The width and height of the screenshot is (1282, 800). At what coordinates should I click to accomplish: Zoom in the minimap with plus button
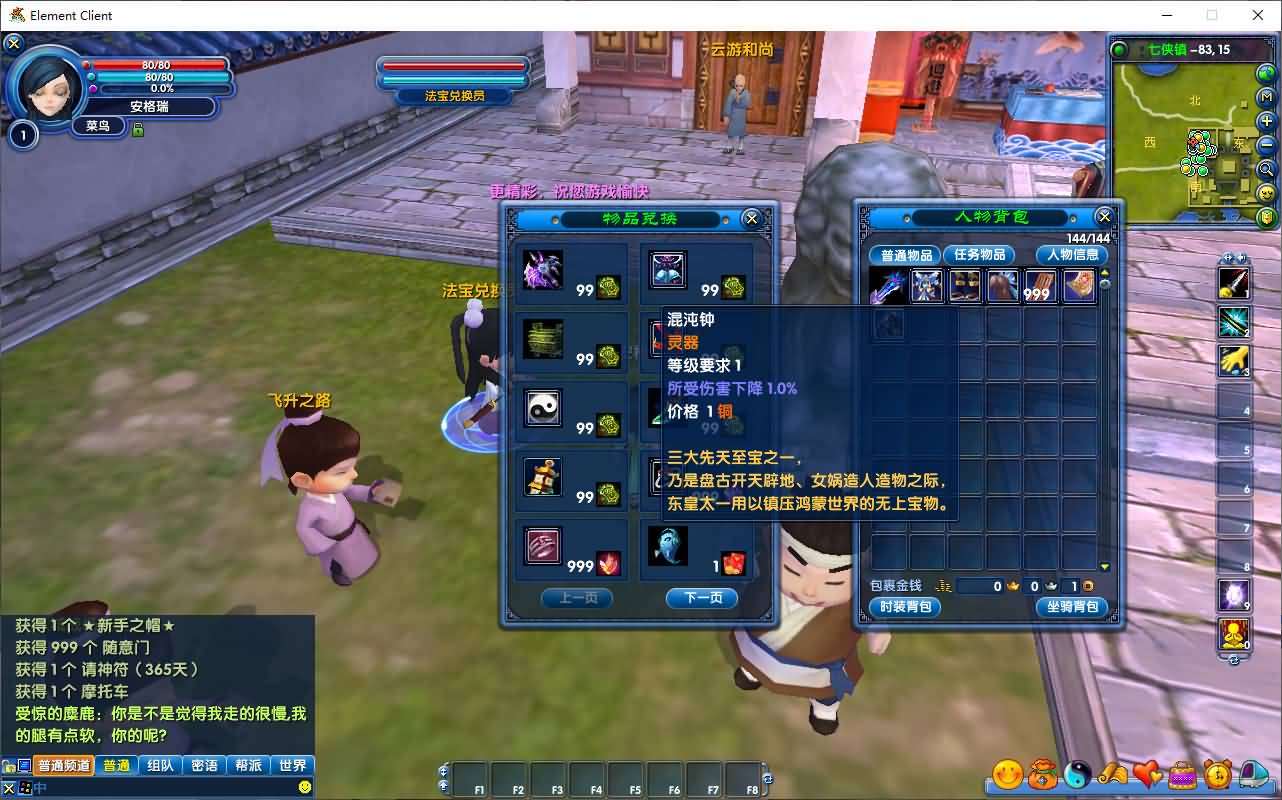pos(1266,121)
